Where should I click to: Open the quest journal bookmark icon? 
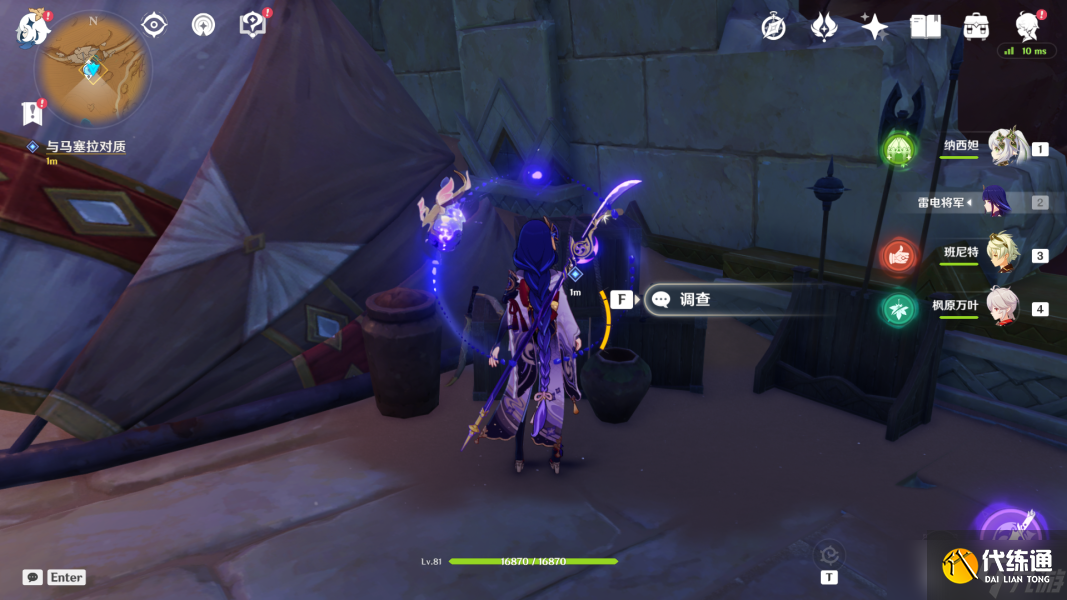33,113
